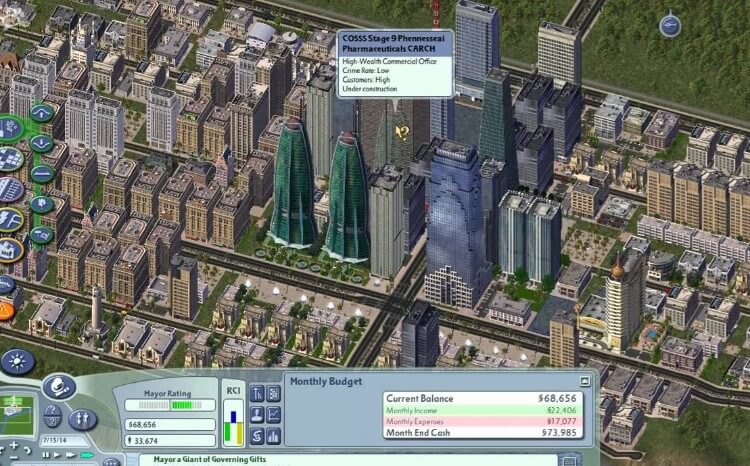This screenshot has height=466, width=750.
Task: Expand the Monthly Budget panel
Action: tap(584, 382)
